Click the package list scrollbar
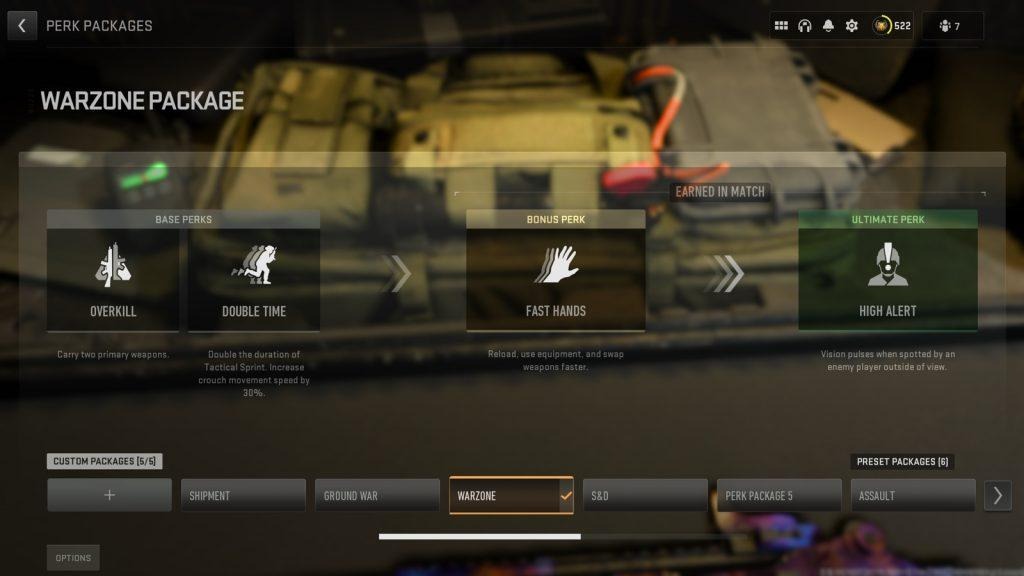1024x576 pixels. click(479, 537)
